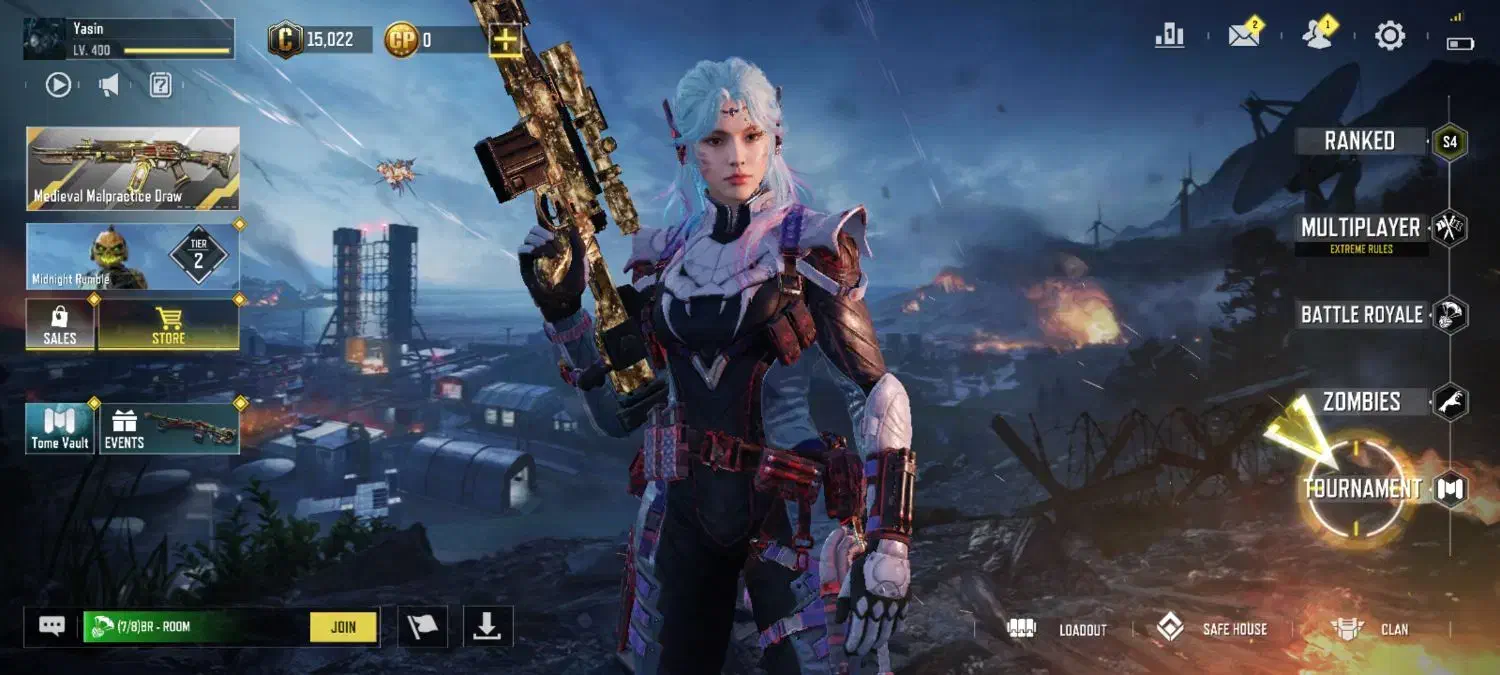Check the mail envelope icon
Image resolution: width=1500 pixels, height=675 pixels.
1244,36
